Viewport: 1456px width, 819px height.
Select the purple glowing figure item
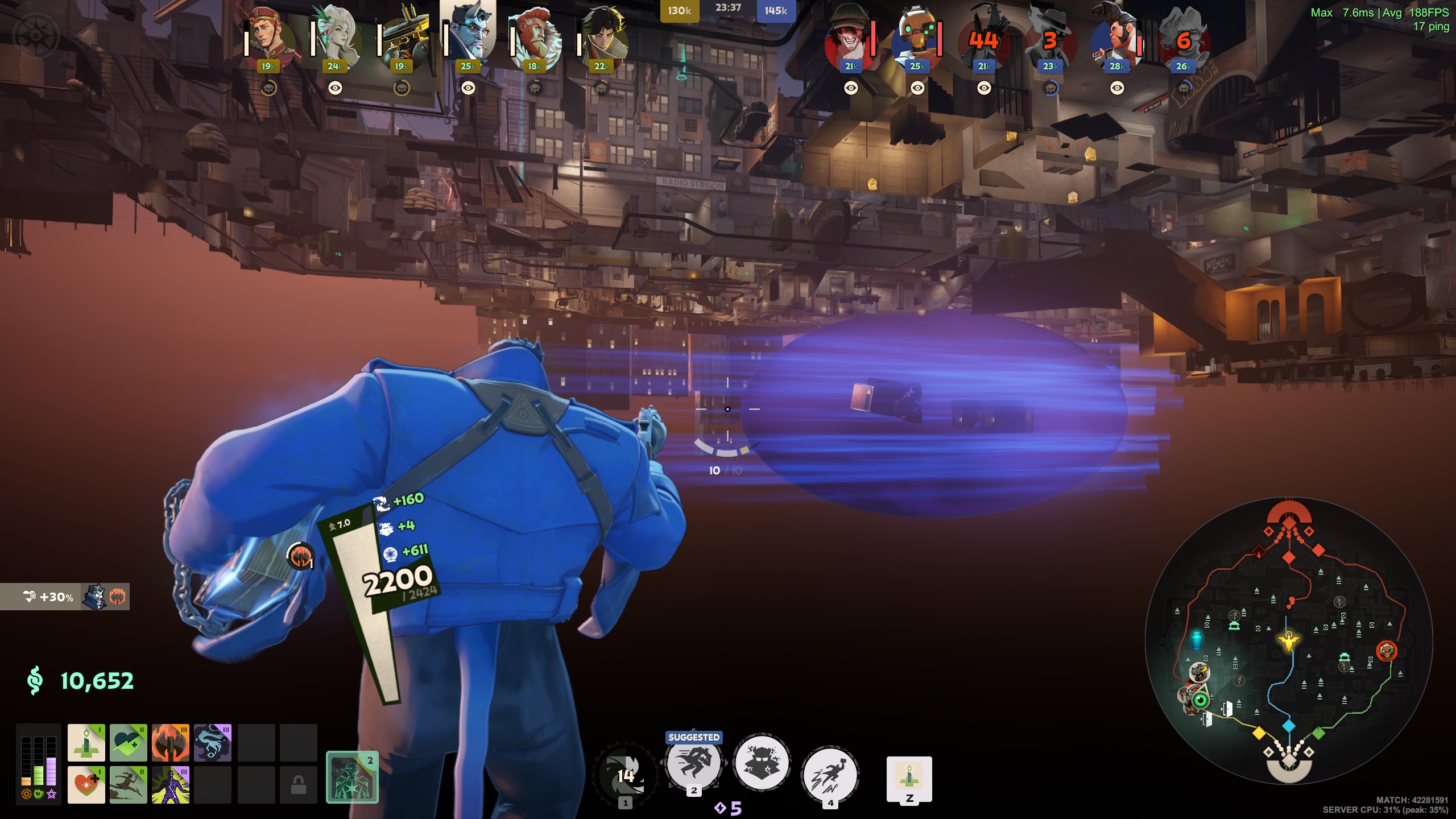point(171,785)
